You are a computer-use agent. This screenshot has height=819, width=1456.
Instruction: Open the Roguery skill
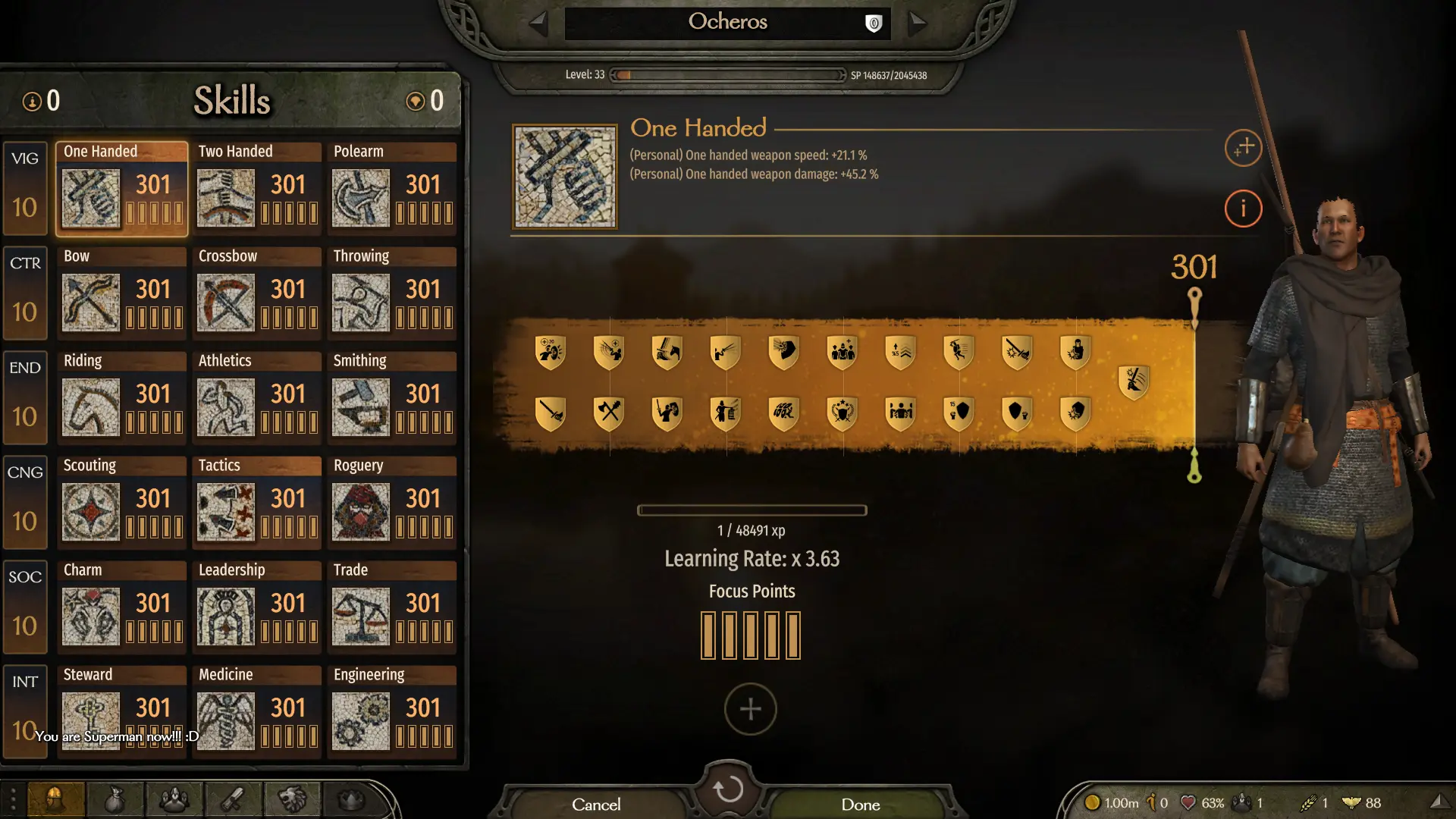pos(391,502)
